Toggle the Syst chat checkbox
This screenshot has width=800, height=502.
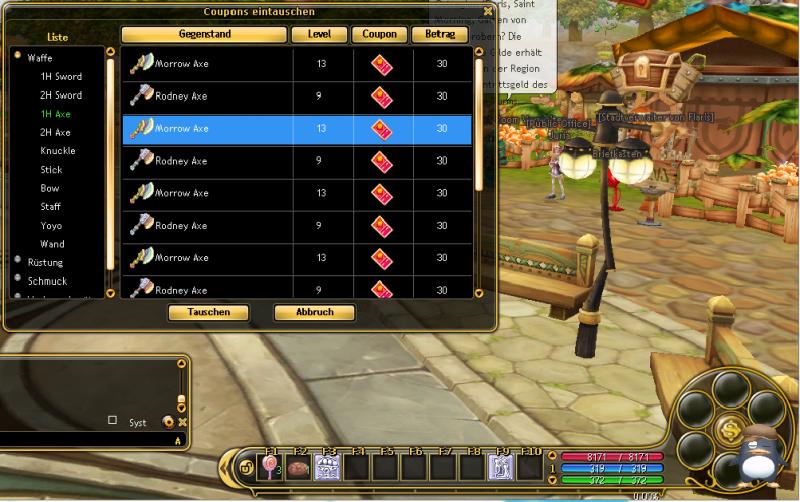click(112, 421)
